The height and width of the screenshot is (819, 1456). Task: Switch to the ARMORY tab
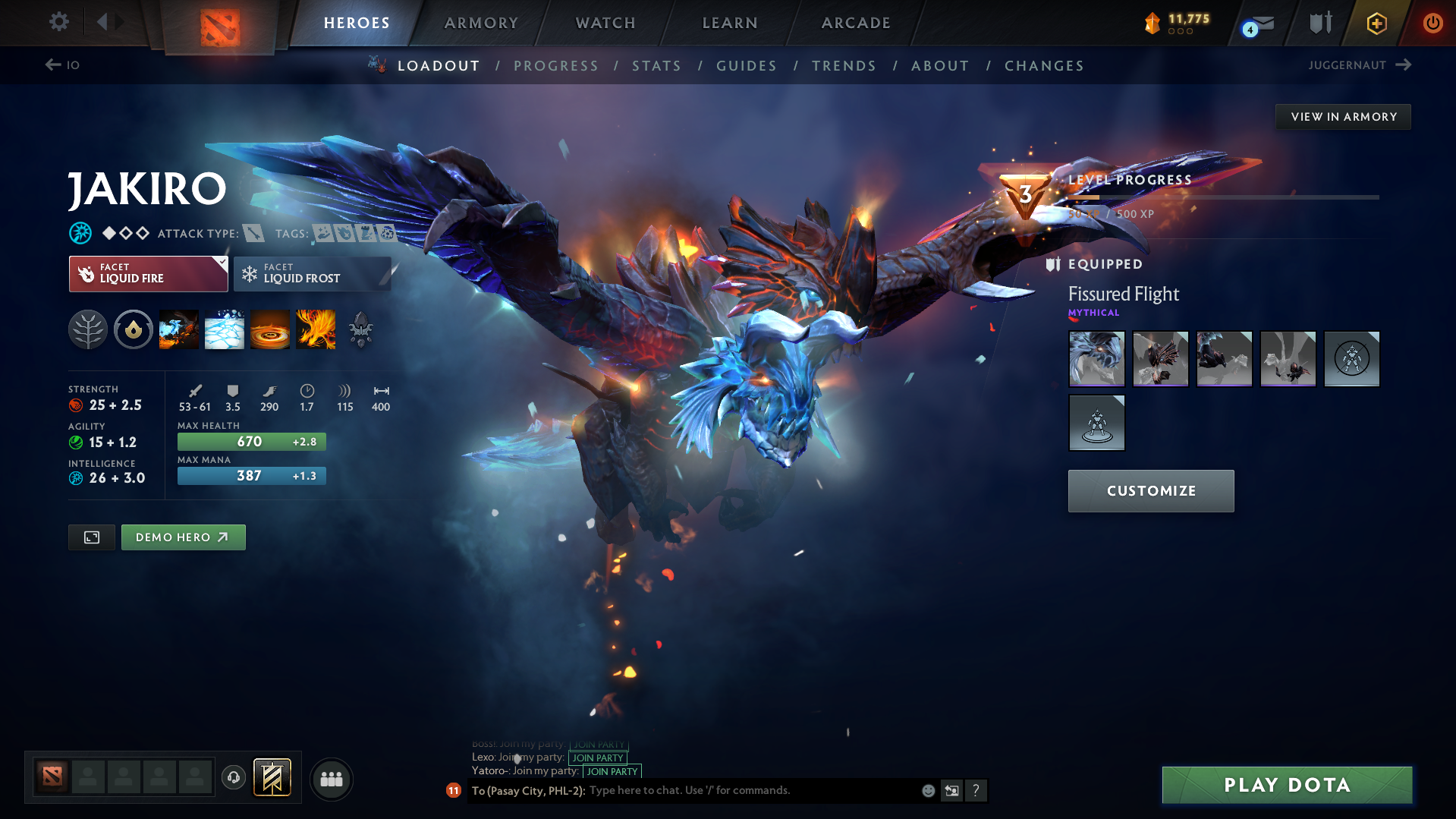coord(481,23)
